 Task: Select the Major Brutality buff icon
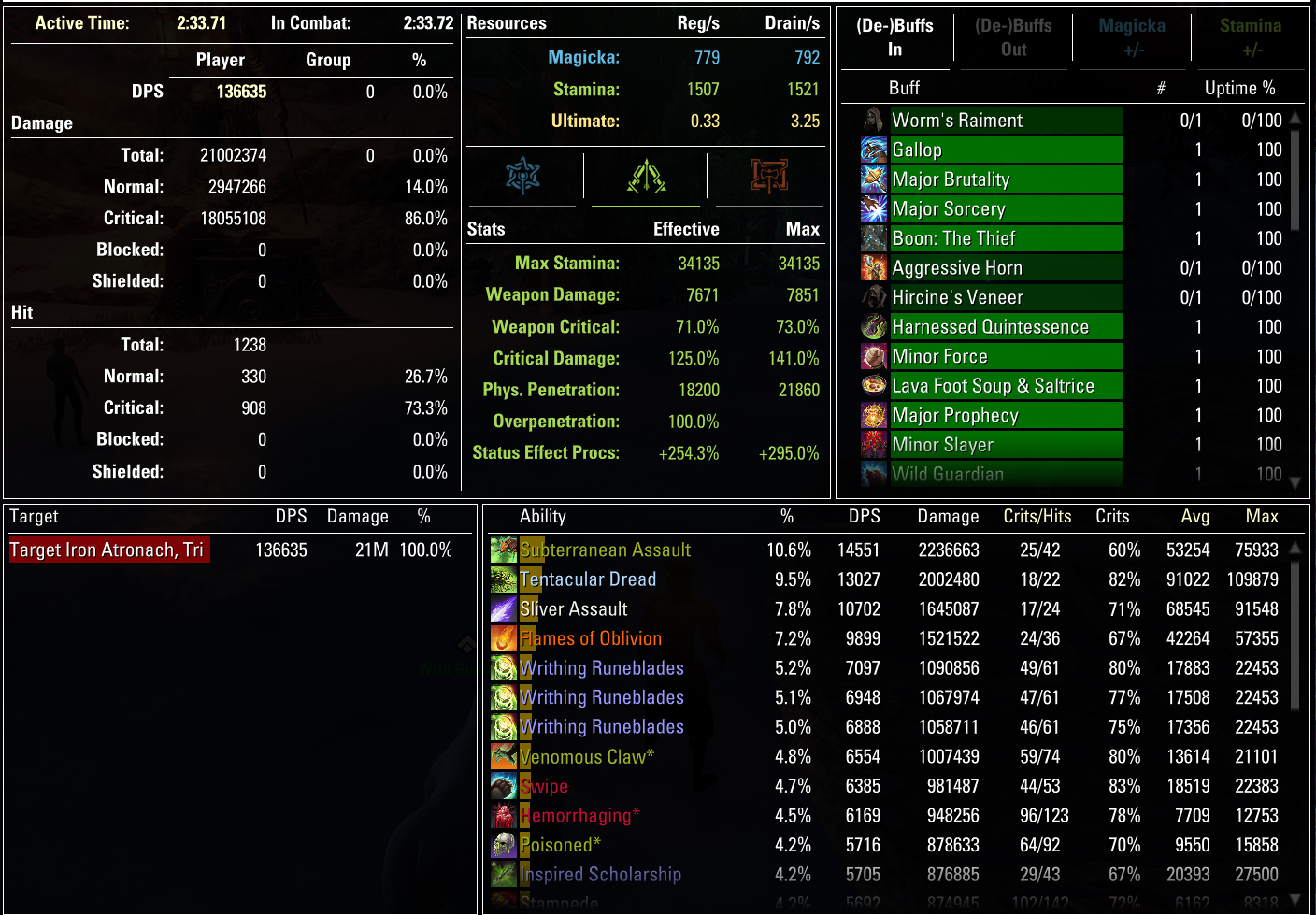click(x=874, y=179)
